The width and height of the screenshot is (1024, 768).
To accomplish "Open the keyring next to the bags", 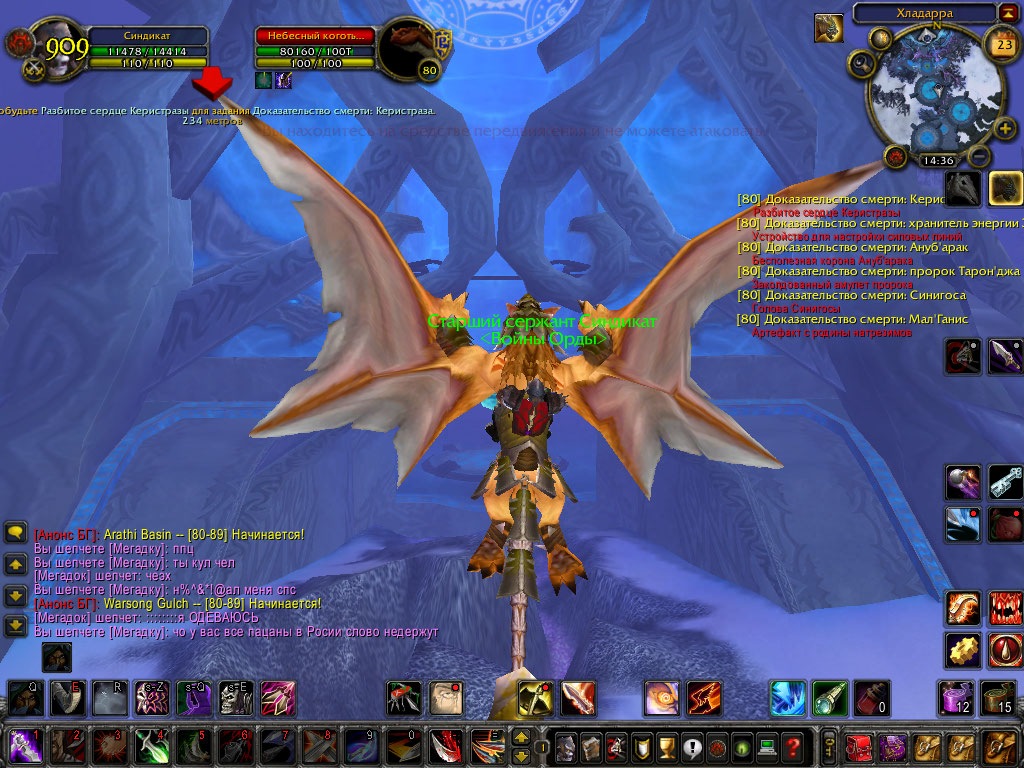I will pyautogui.click(x=829, y=746).
